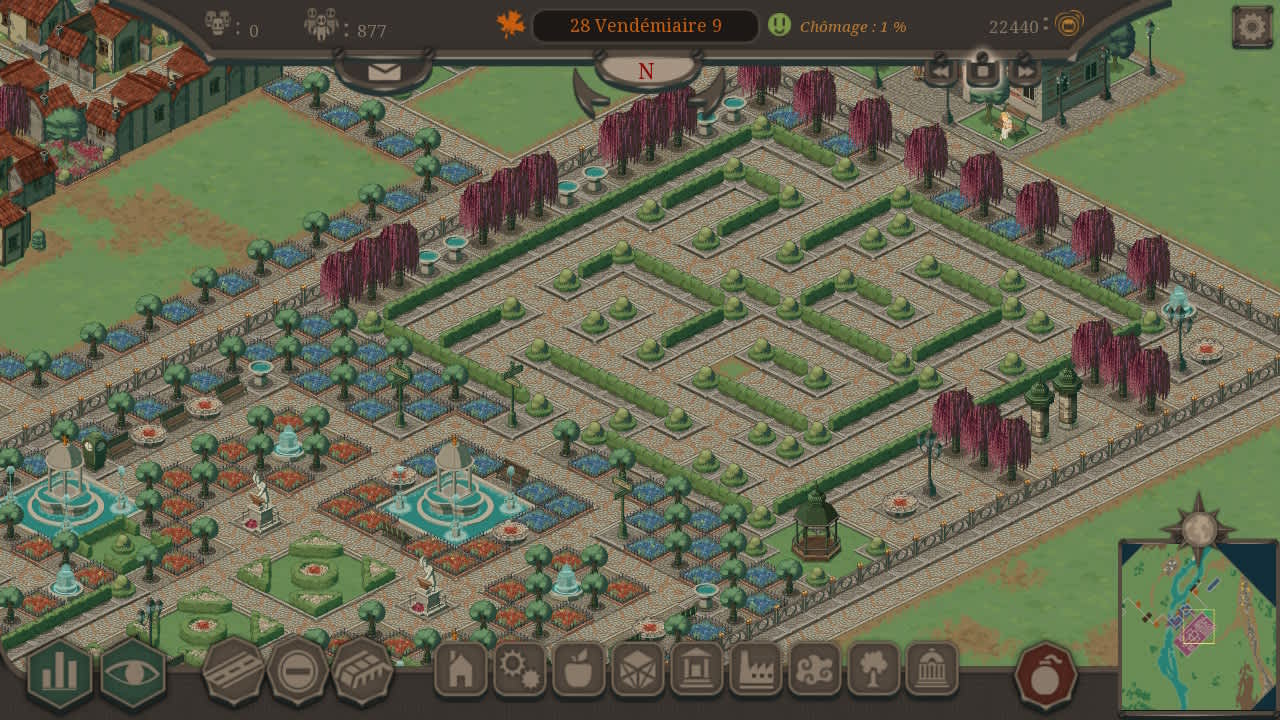This screenshot has height=720, width=1280.
Task: Open the envelope messages tab
Action: pyautogui.click(x=384, y=72)
